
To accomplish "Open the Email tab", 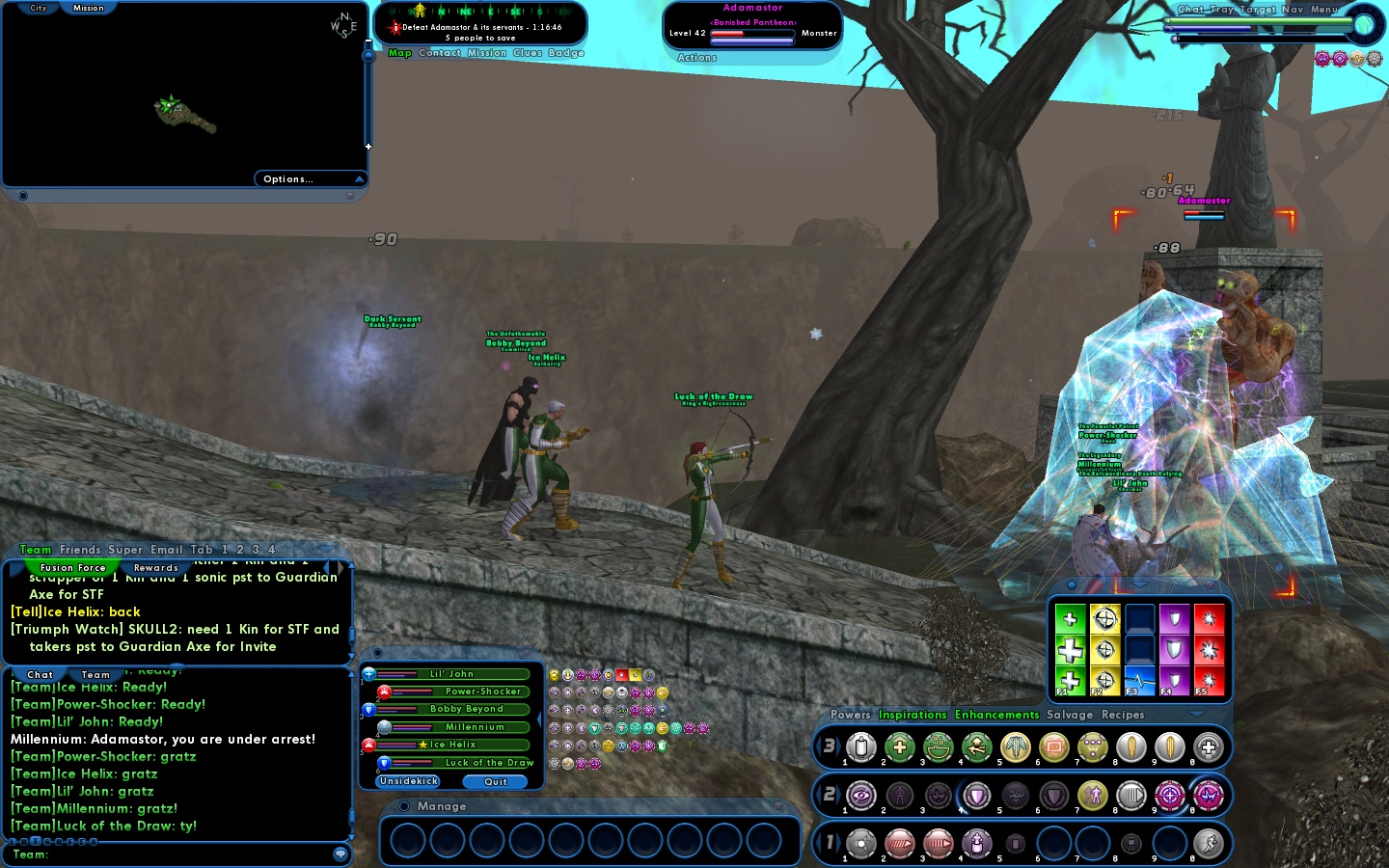I will pos(166,550).
